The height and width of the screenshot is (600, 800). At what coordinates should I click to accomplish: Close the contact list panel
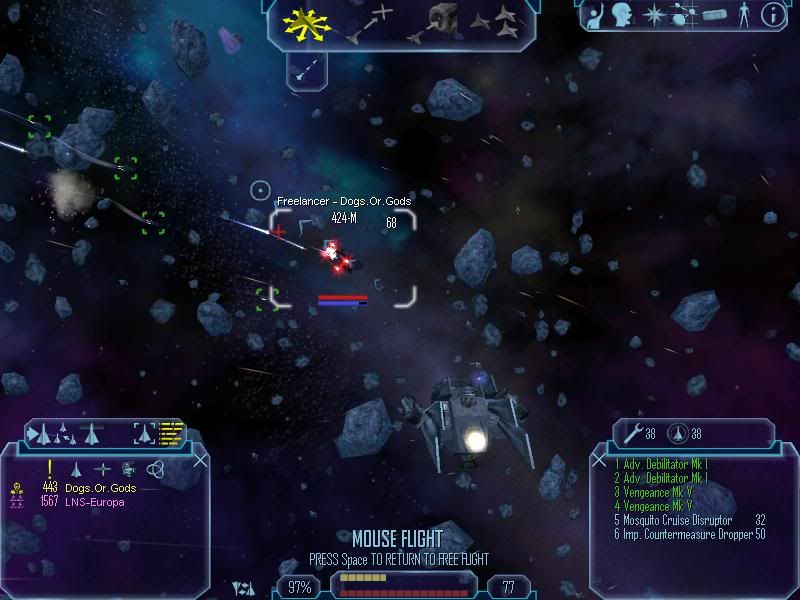[200, 460]
